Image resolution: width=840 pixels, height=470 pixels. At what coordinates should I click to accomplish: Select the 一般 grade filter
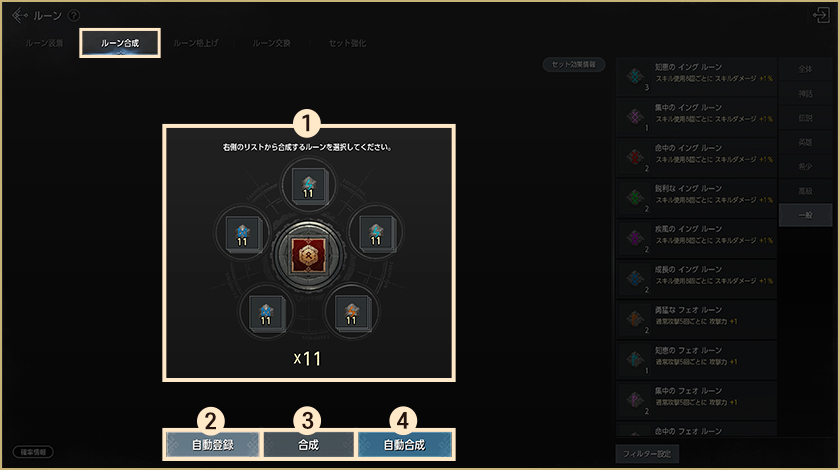tap(806, 215)
